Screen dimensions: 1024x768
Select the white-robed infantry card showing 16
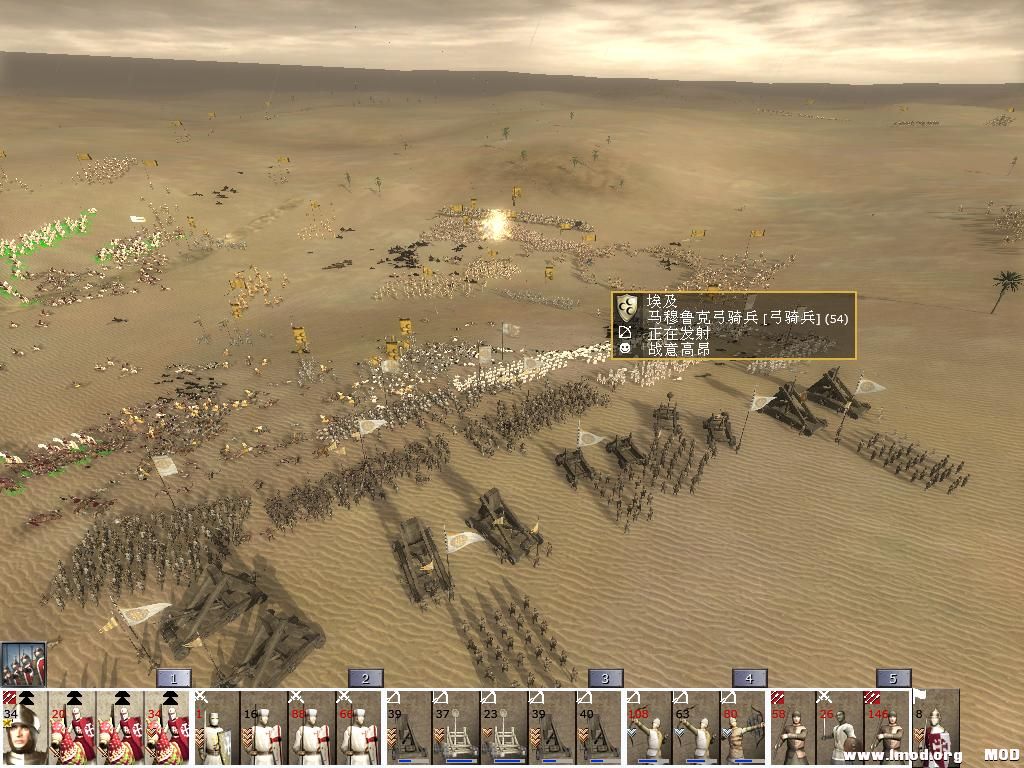(264, 728)
